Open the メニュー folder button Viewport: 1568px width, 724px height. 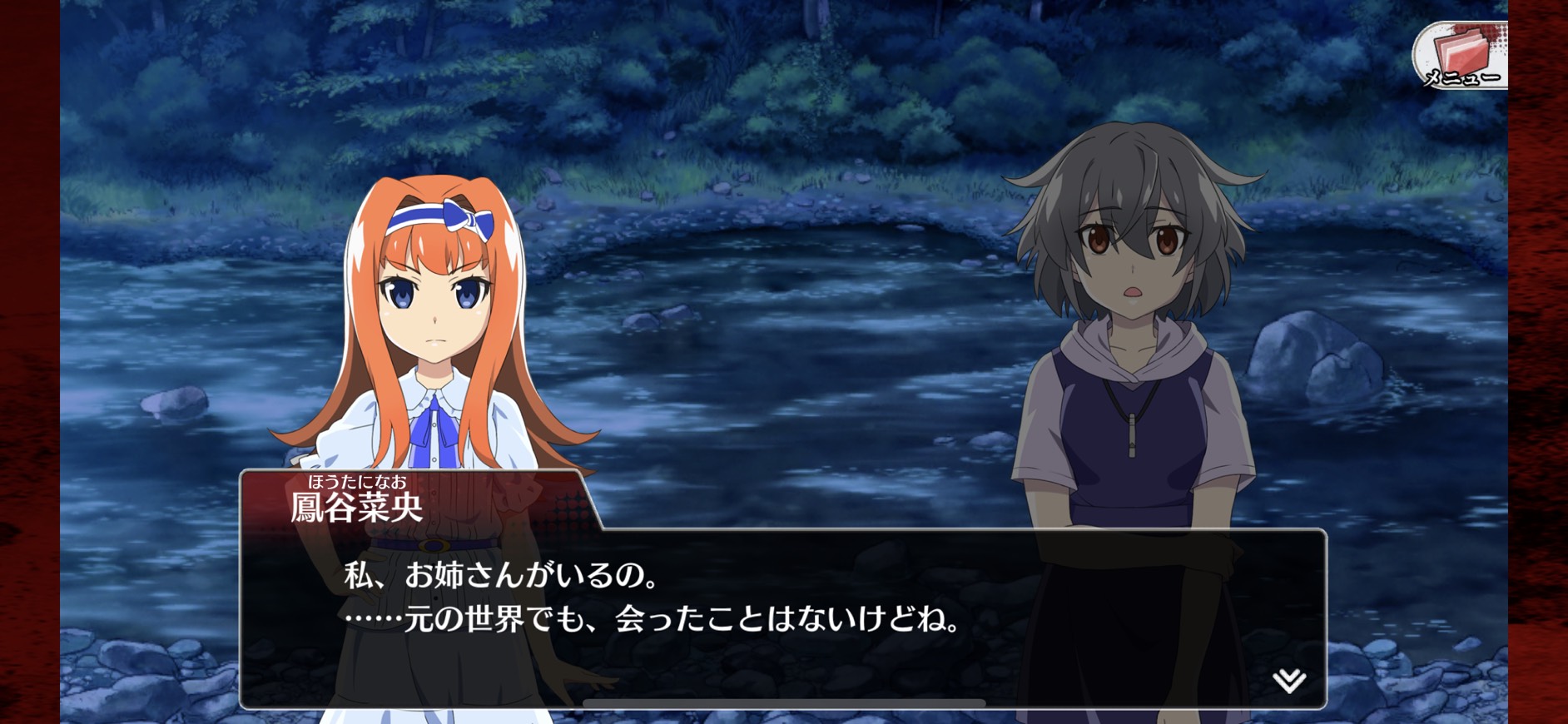click(1461, 57)
